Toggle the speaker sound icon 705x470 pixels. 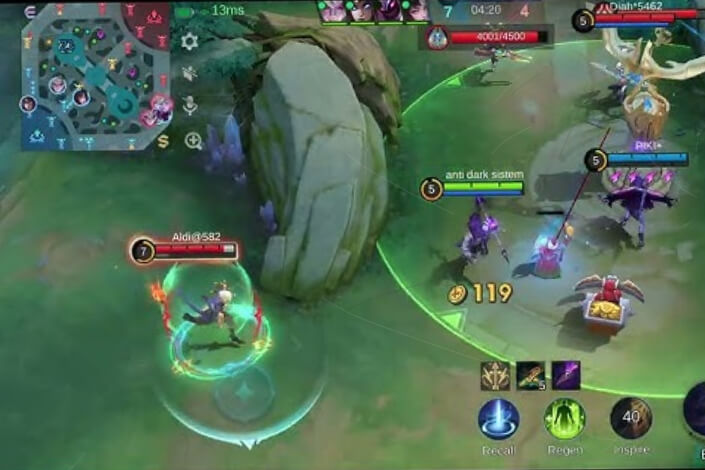tap(189, 73)
